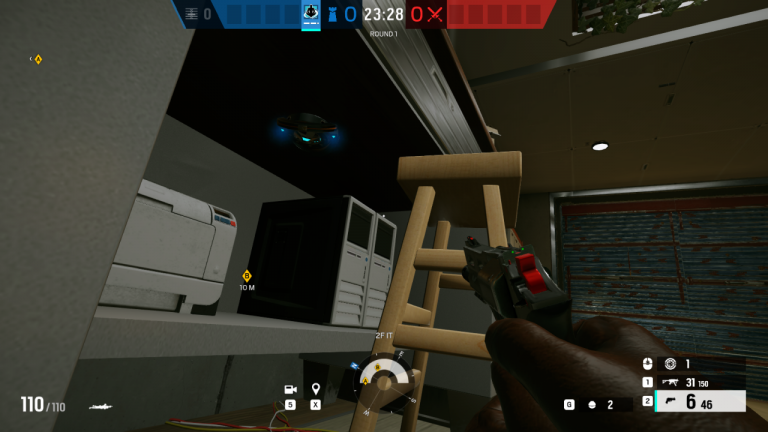Select the highlighted operator portrait on the blue team bar
768x432 pixels.
tap(311, 13)
